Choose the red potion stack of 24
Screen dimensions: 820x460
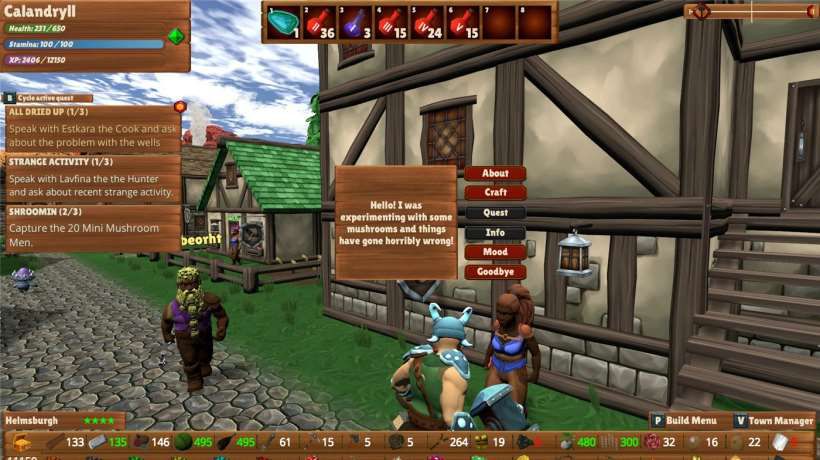[x=428, y=21]
